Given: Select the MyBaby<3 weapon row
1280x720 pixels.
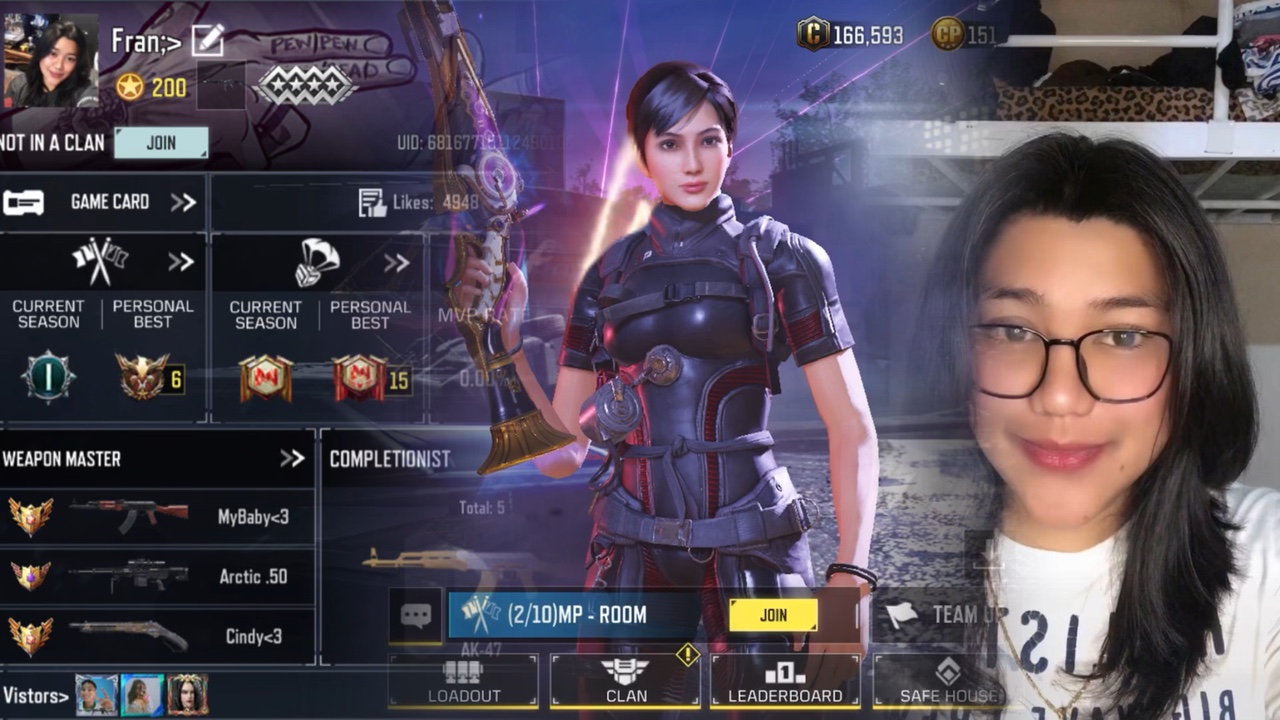Looking at the screenshot, I should tap(155, 517).
